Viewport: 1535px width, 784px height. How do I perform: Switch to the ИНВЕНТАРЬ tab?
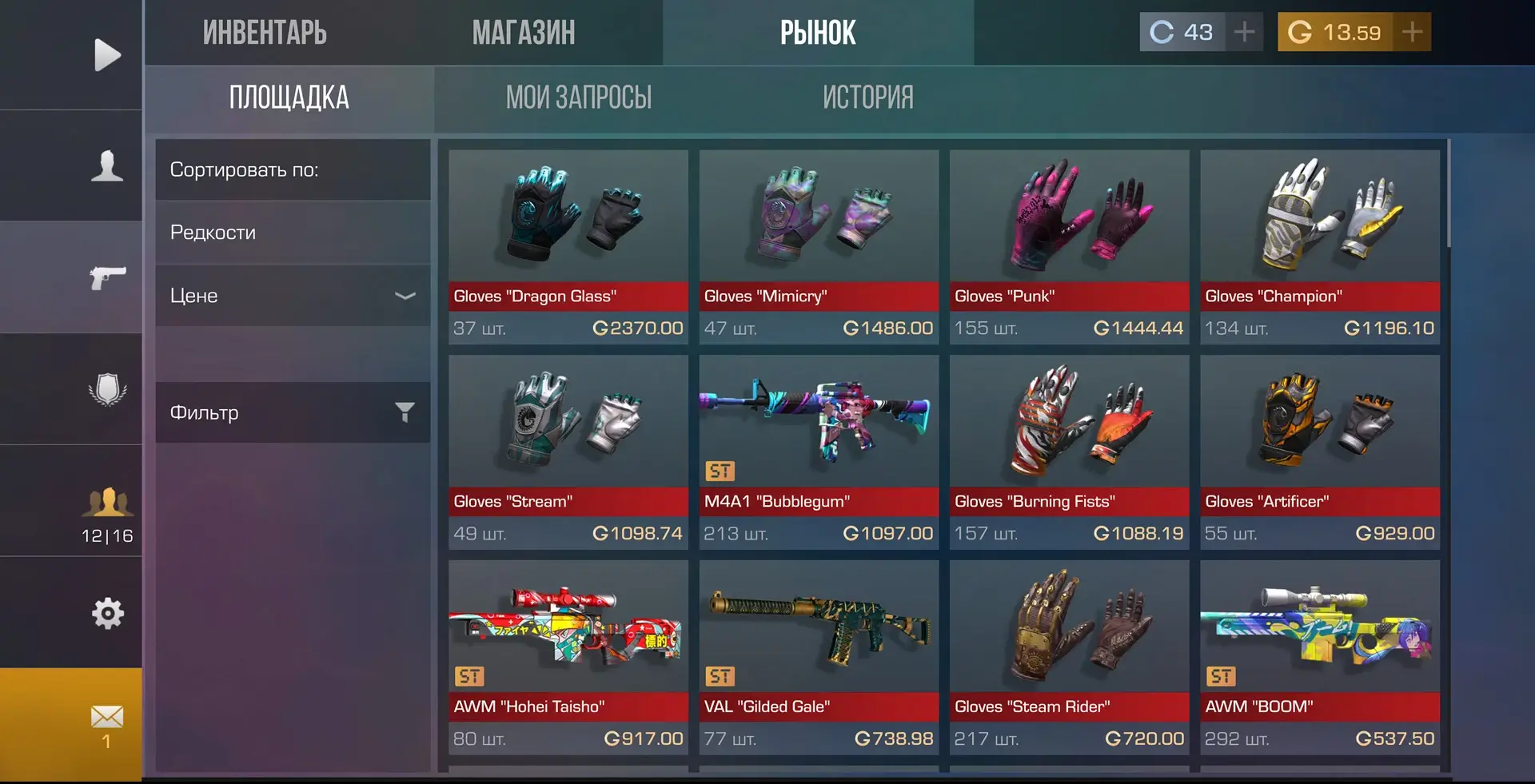click(265, 33)
